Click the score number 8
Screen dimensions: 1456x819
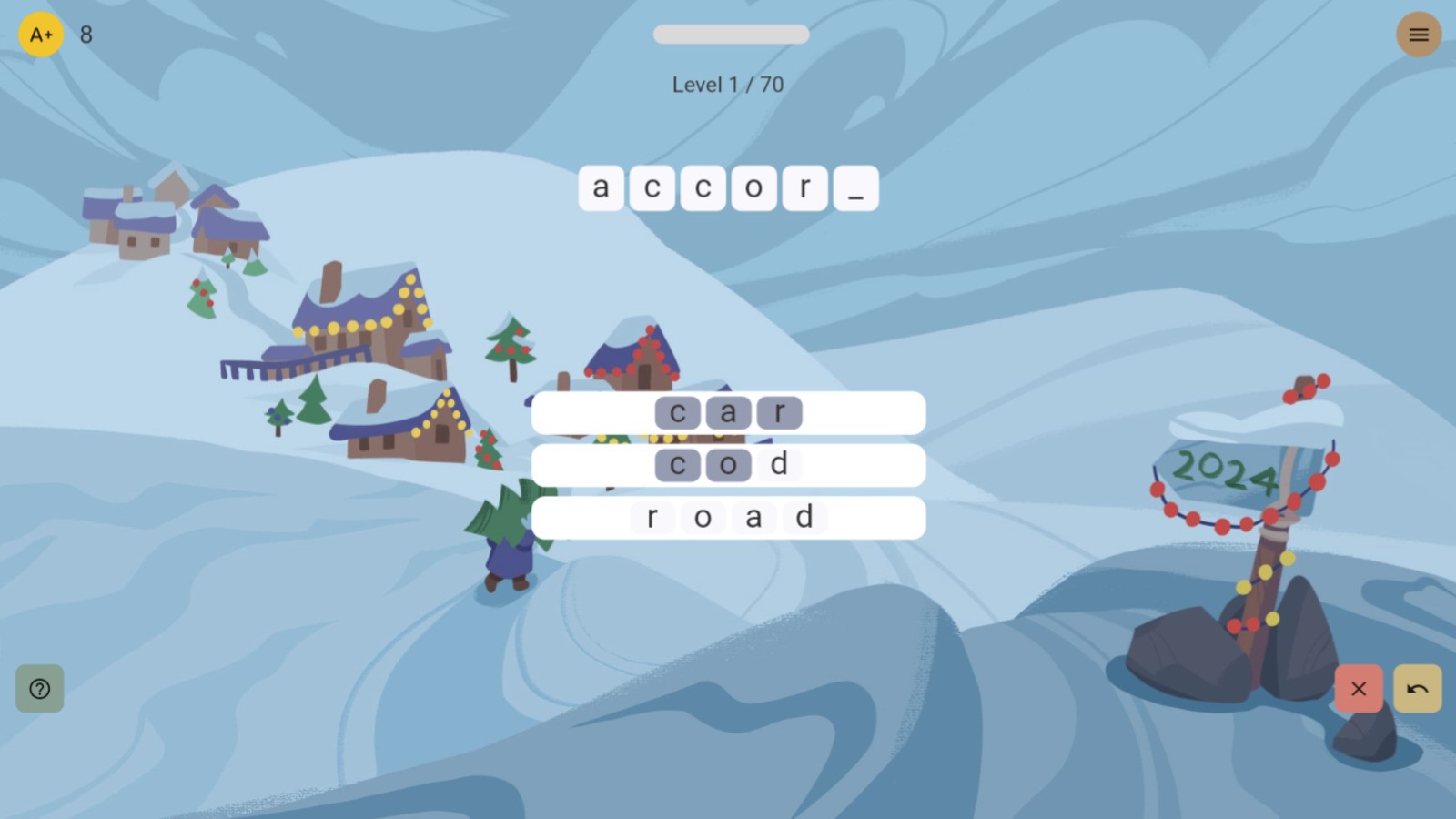[x=84, y=35]
